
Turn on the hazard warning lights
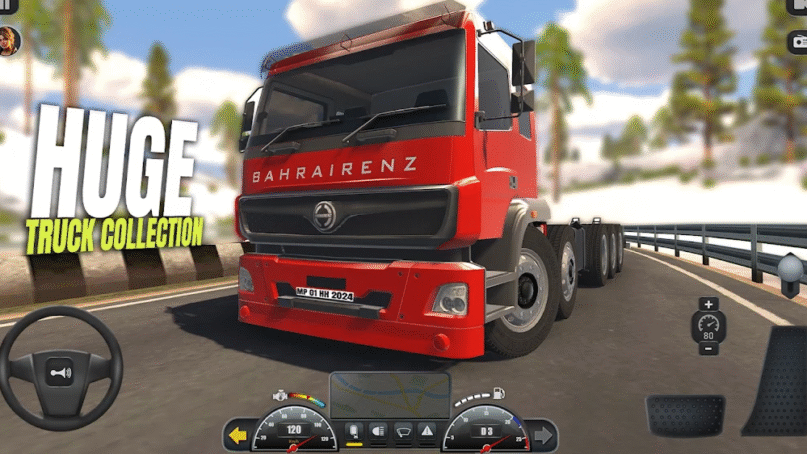point(427,432)
